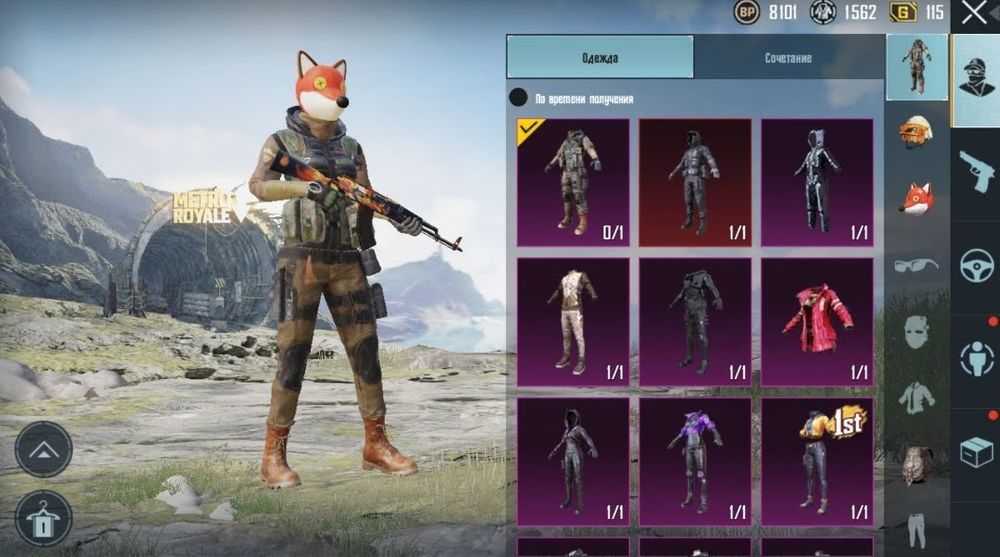Pick the purple wolf hood outfit
Viewport: 1000px width, 557px height.
(x=695, y=462)
